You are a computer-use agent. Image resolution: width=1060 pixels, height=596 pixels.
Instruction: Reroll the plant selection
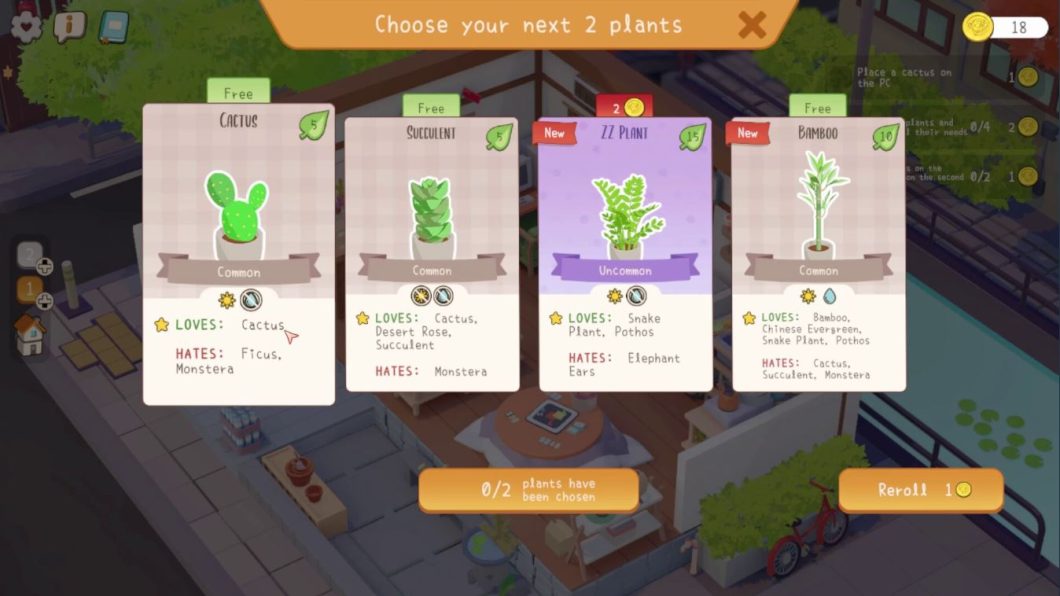(920, 491)
